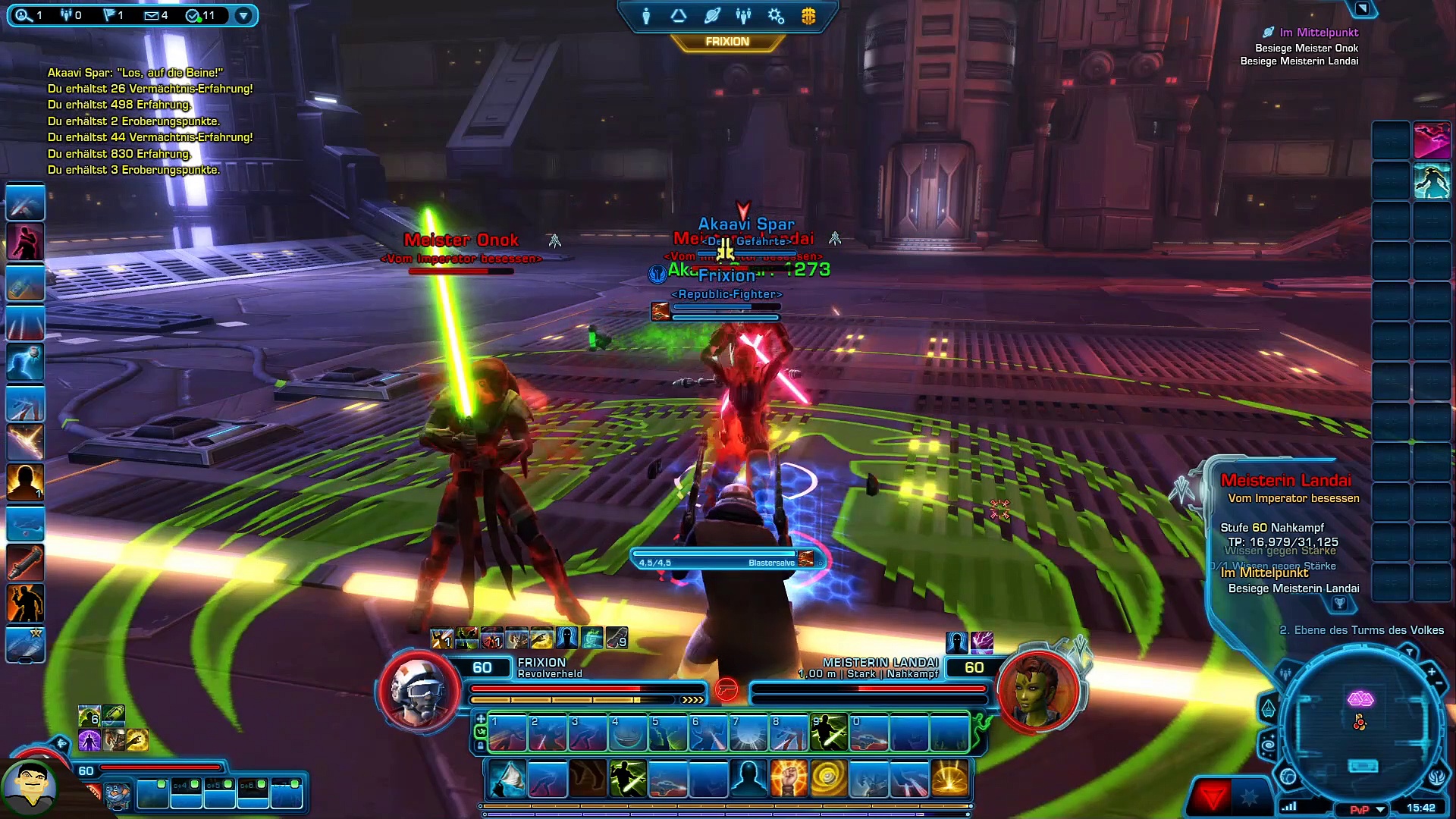Activate the white flag surrender ability
Viewport: 1456px width, 819px height.
tap(507, 779)
